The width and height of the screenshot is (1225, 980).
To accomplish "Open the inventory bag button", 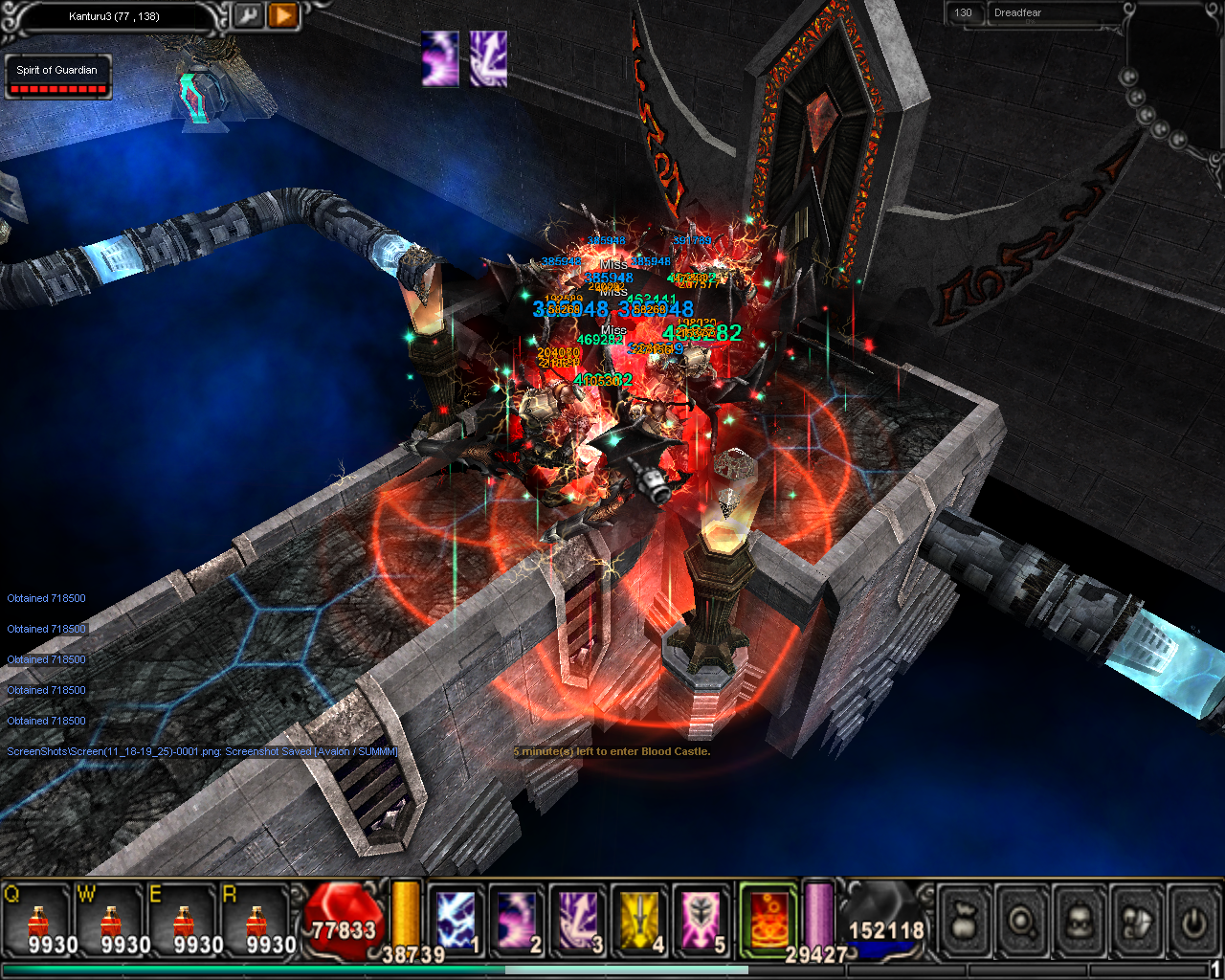I will 964,922.
